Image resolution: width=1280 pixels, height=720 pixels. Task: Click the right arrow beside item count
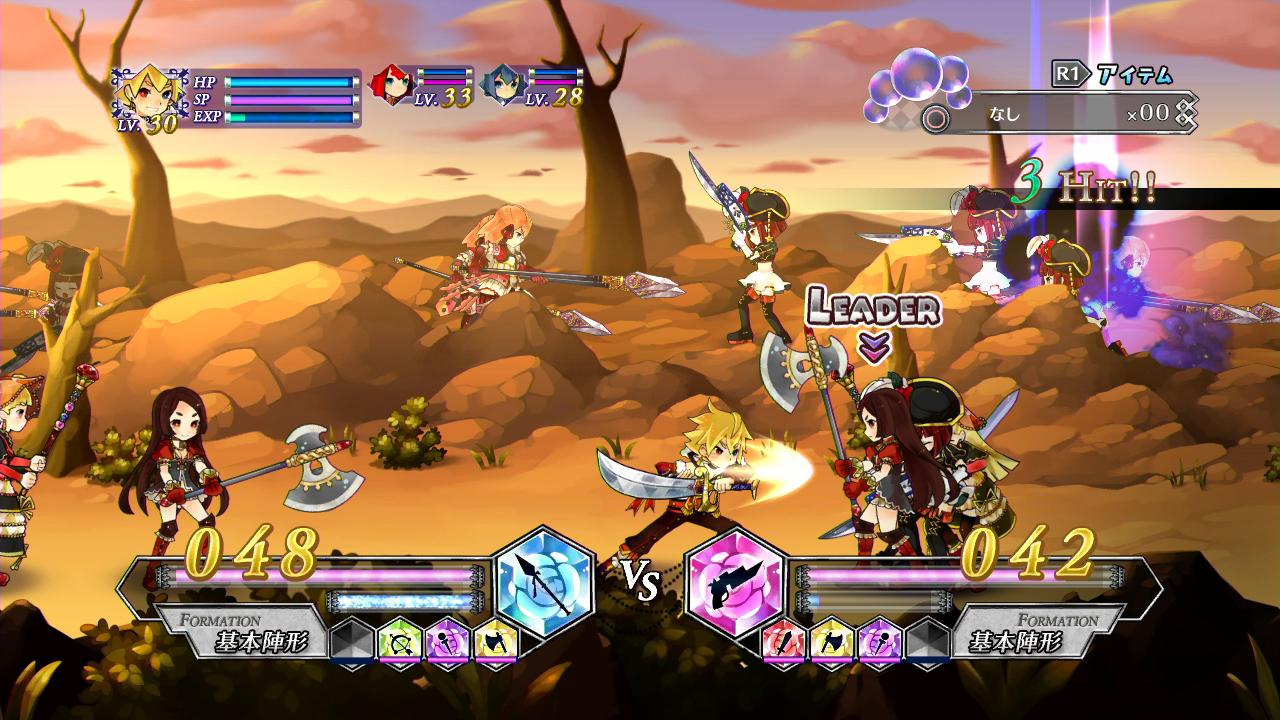click(x=1186, y=114)
